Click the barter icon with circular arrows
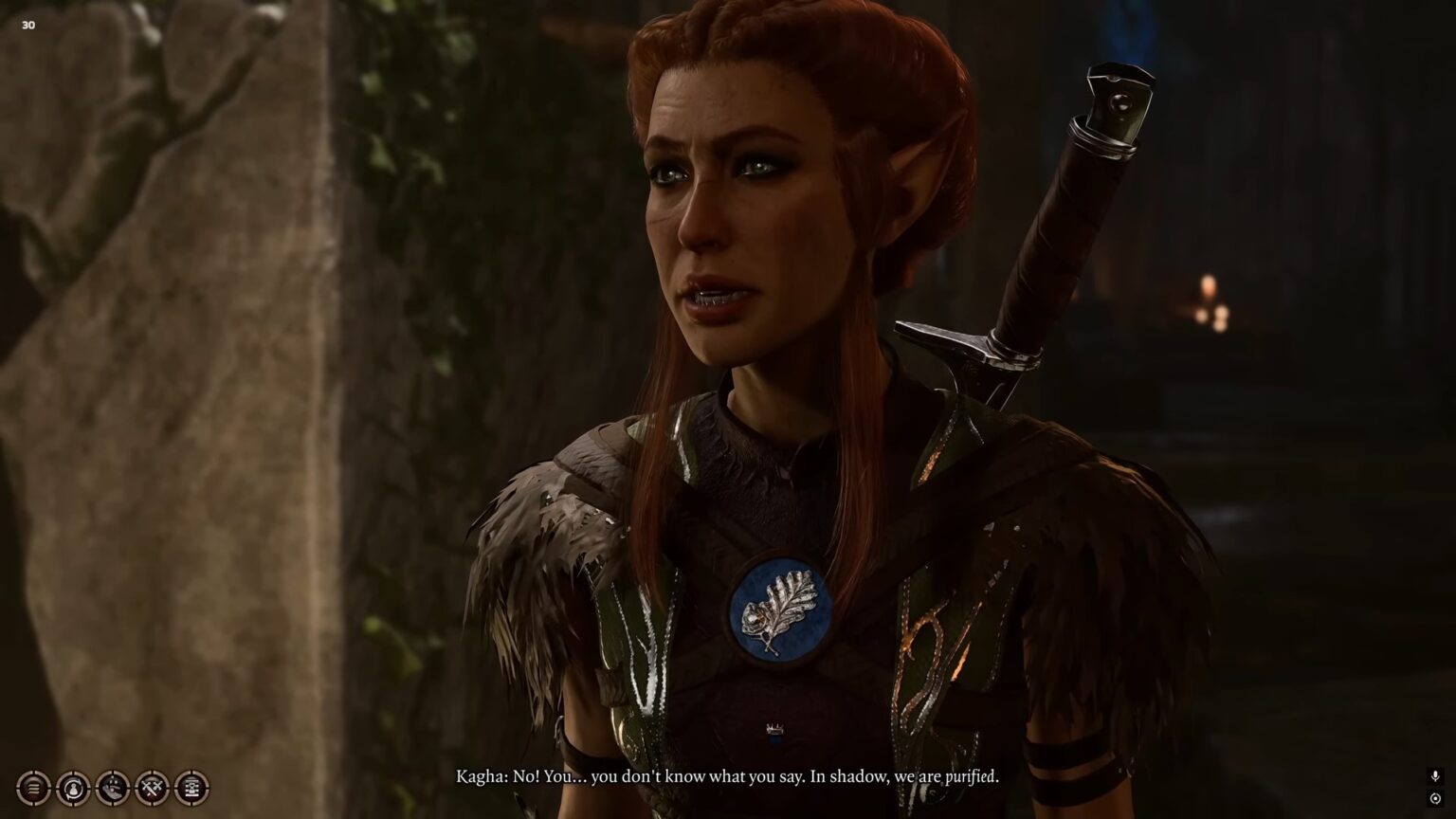This screenshot has height=819, width=1456. point(71,787)
